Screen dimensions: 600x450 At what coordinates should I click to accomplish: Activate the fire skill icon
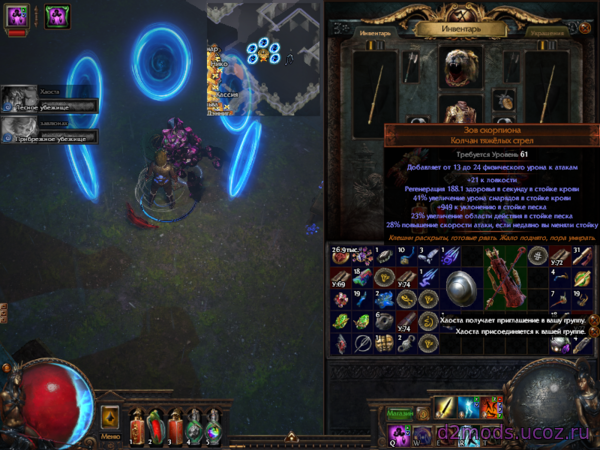[492, 408]
